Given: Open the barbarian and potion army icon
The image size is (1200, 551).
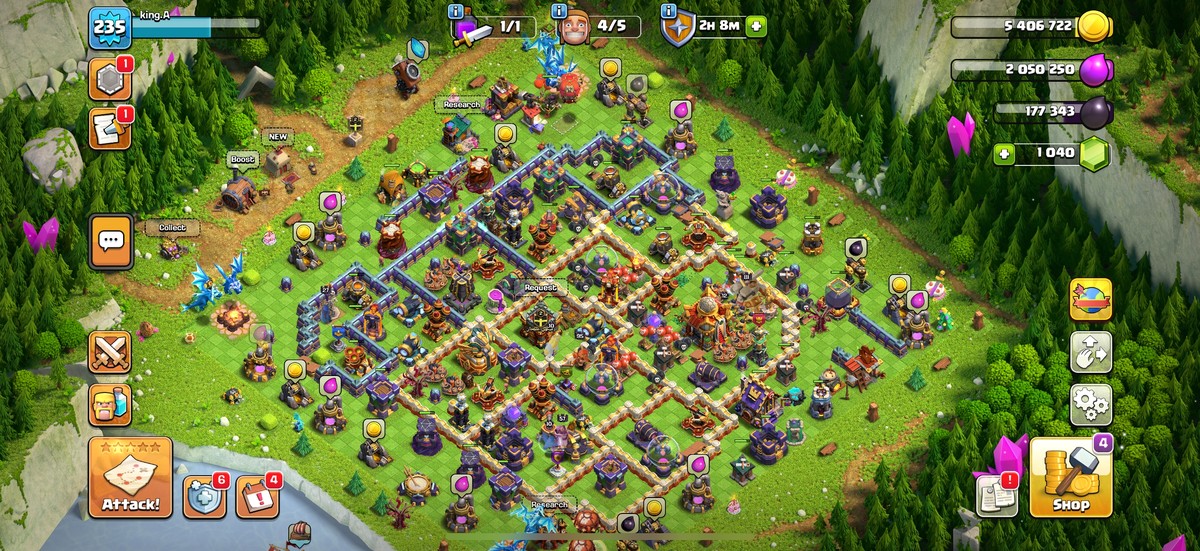Looking at the screenshot, I should (110, 405).
